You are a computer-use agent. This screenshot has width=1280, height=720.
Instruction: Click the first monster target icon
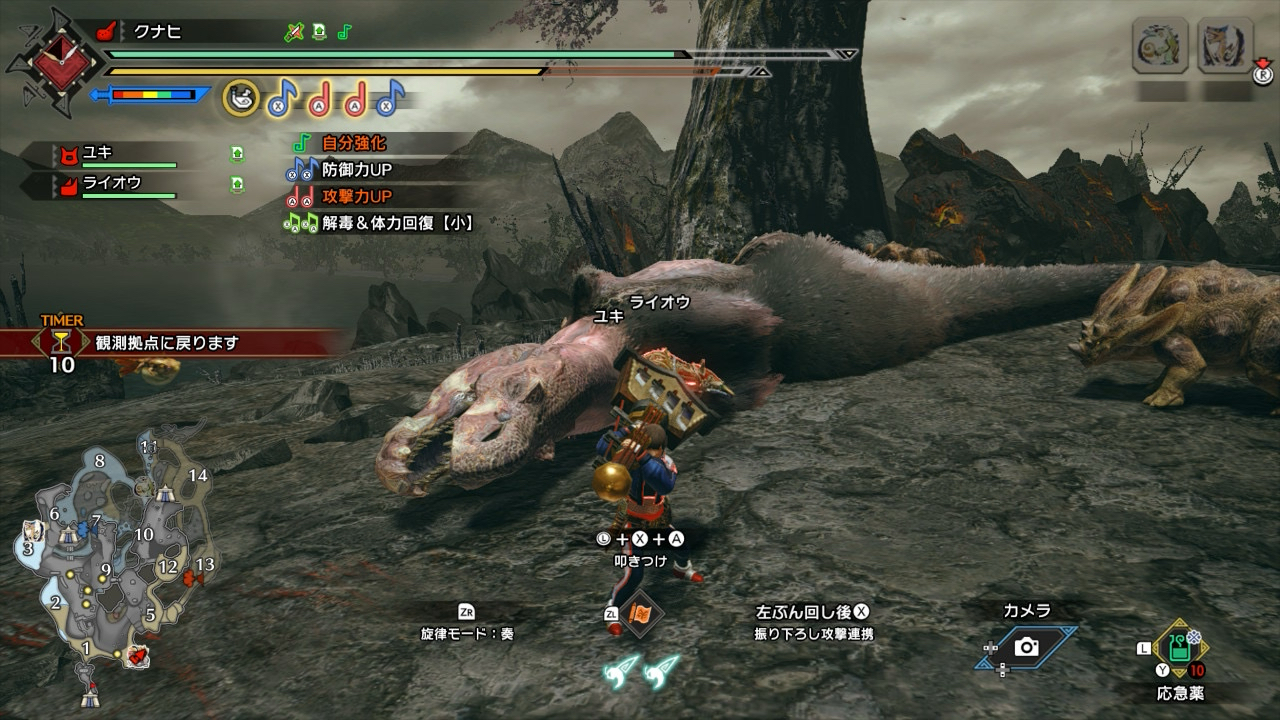pos(1160,46)
